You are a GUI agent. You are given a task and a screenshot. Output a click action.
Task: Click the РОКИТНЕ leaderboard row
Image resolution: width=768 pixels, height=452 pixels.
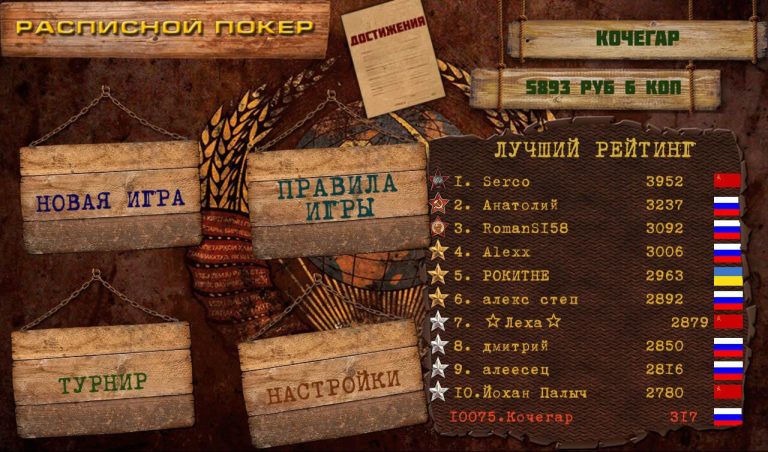click(585, 275)
